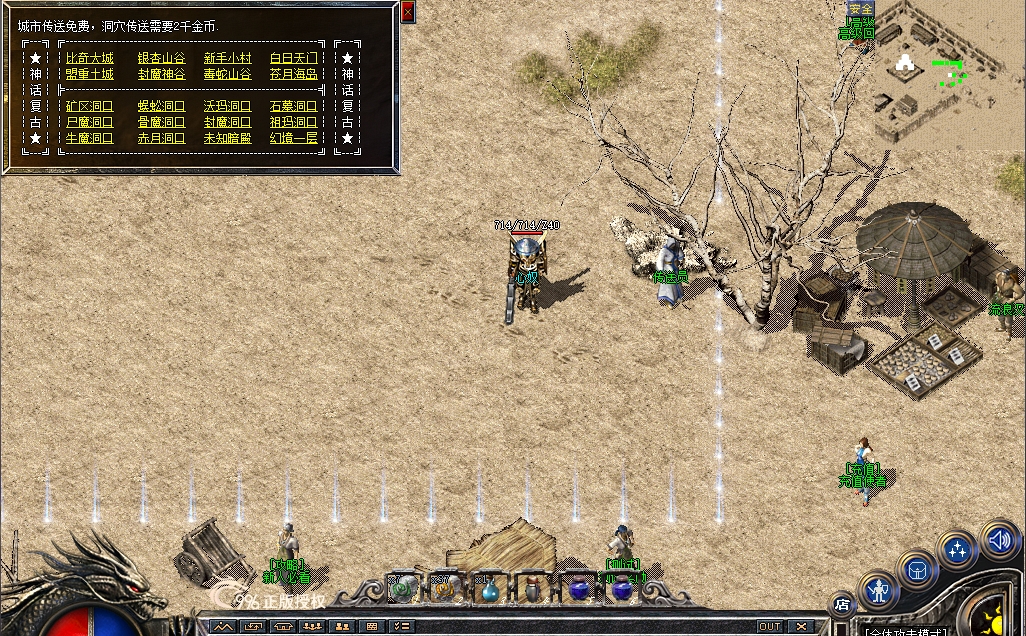
Task: Teleport to 比奇大城
Action: pyautogui.click(x=90, y=59)
